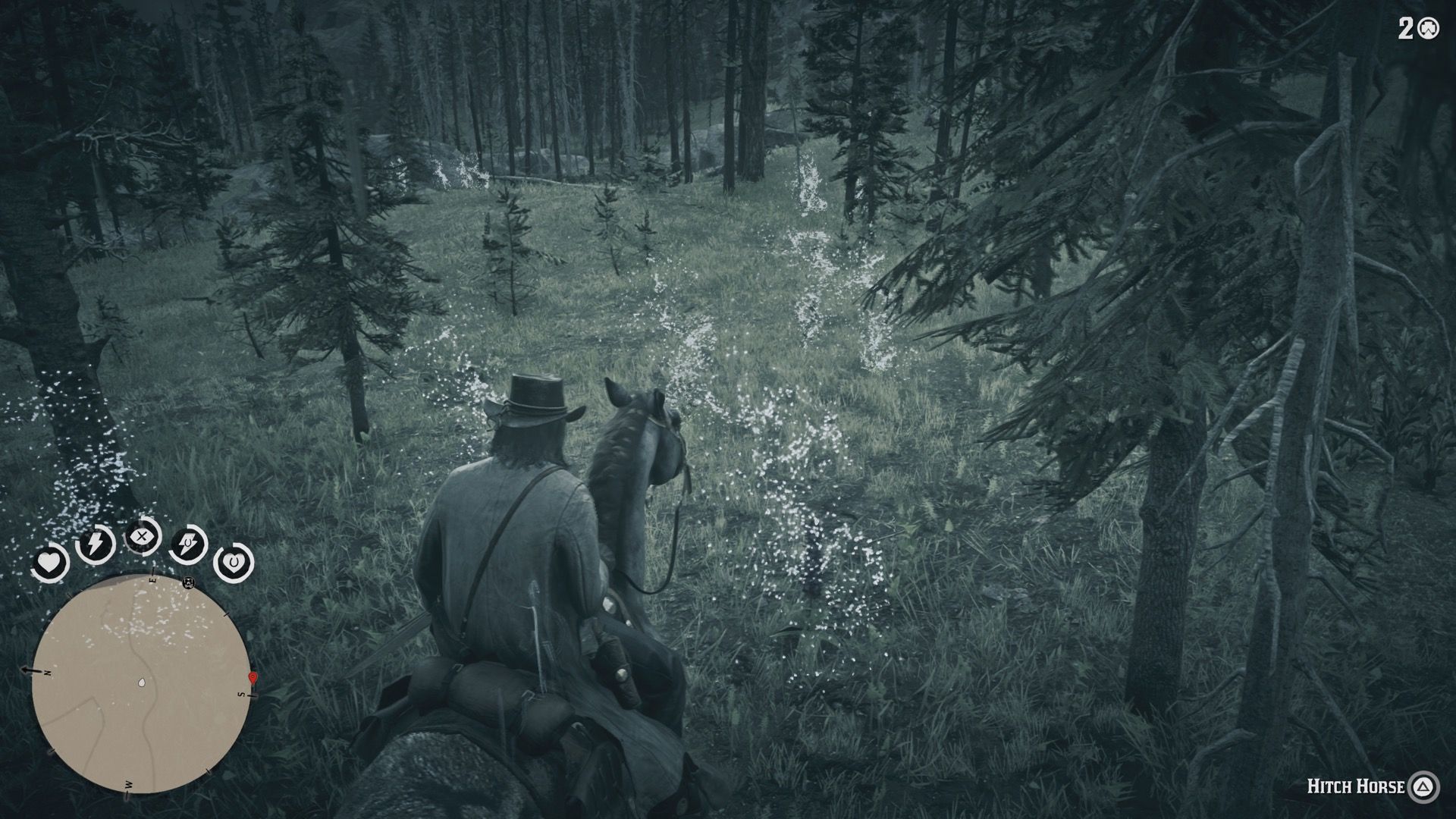Viewport: 1456px width, 819px height.
Task: Click the red waypoint marker on the minimap
Action: pyautogui.click(x=252, y=678)
